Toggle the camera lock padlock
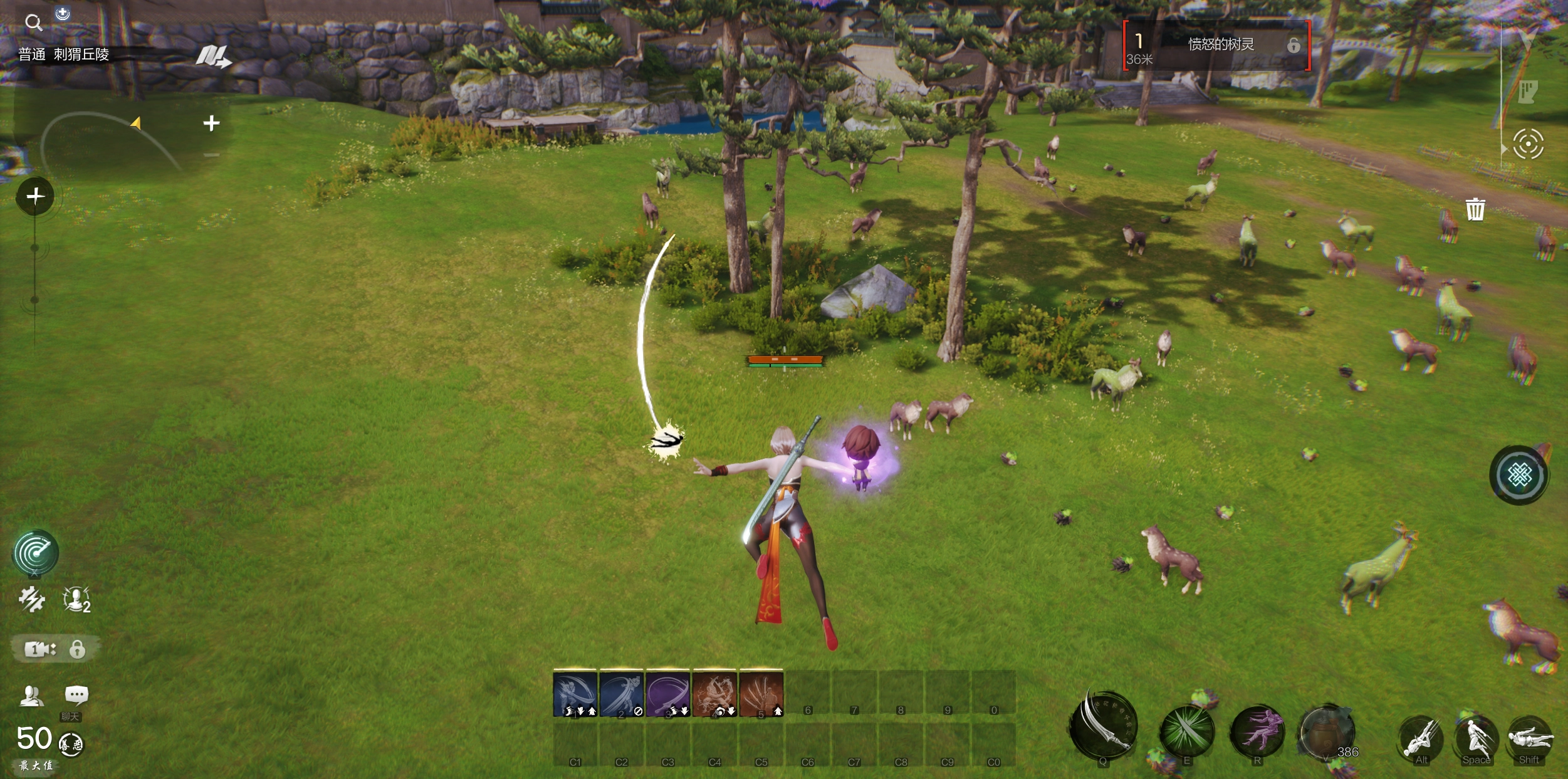The image size is (1568, 779). (77, 649)
